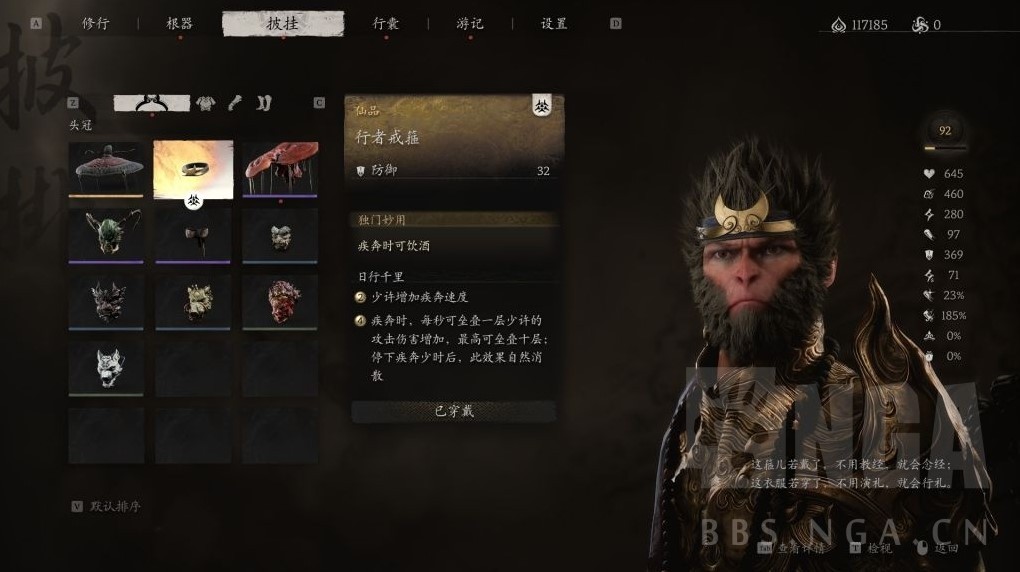Screen dimensions: 1020x572
Task: Pick the golden 行者戒箍 headband slot
Action: (193, 168)
